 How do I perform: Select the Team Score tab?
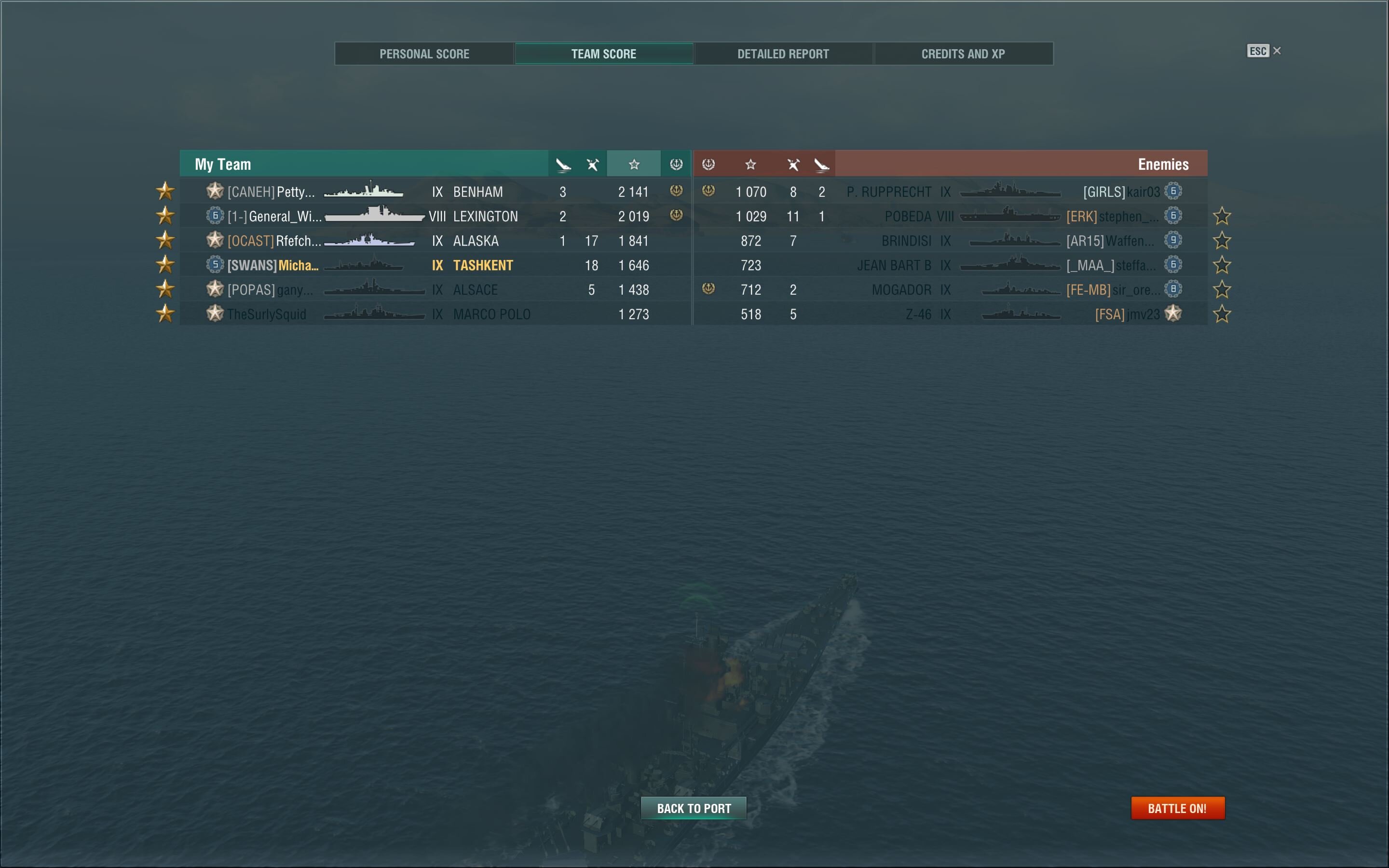pos(603,54)
